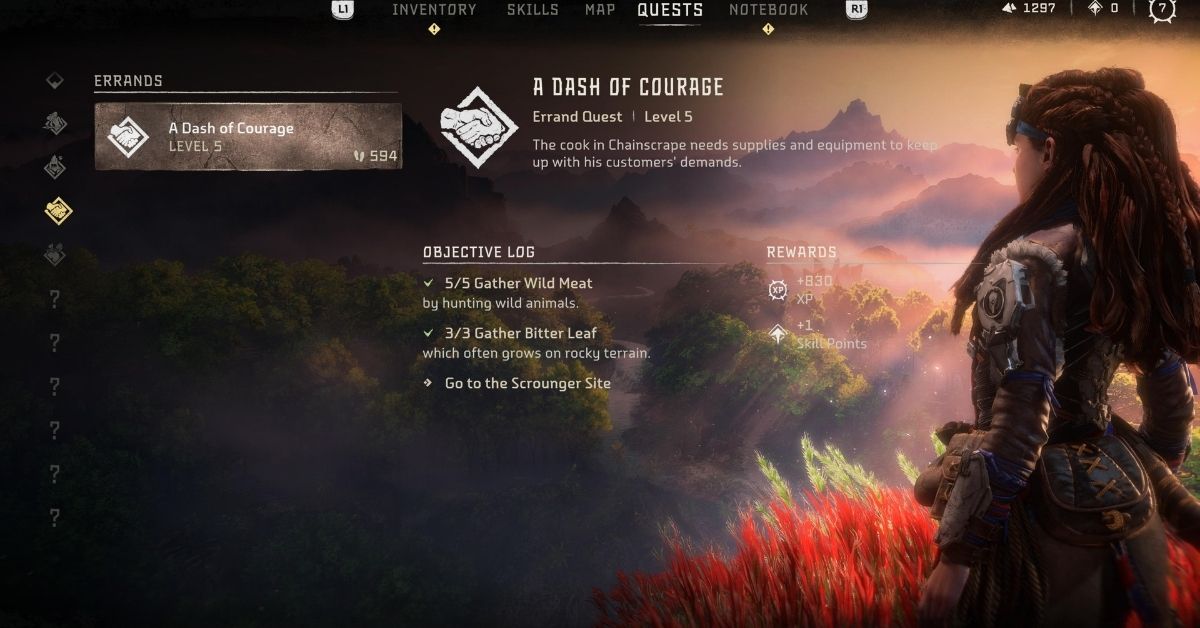Select the A Dash of Courage errand
Image resolution: width=1200 pixels, height=628 pixels.
[x=248, y=136]
